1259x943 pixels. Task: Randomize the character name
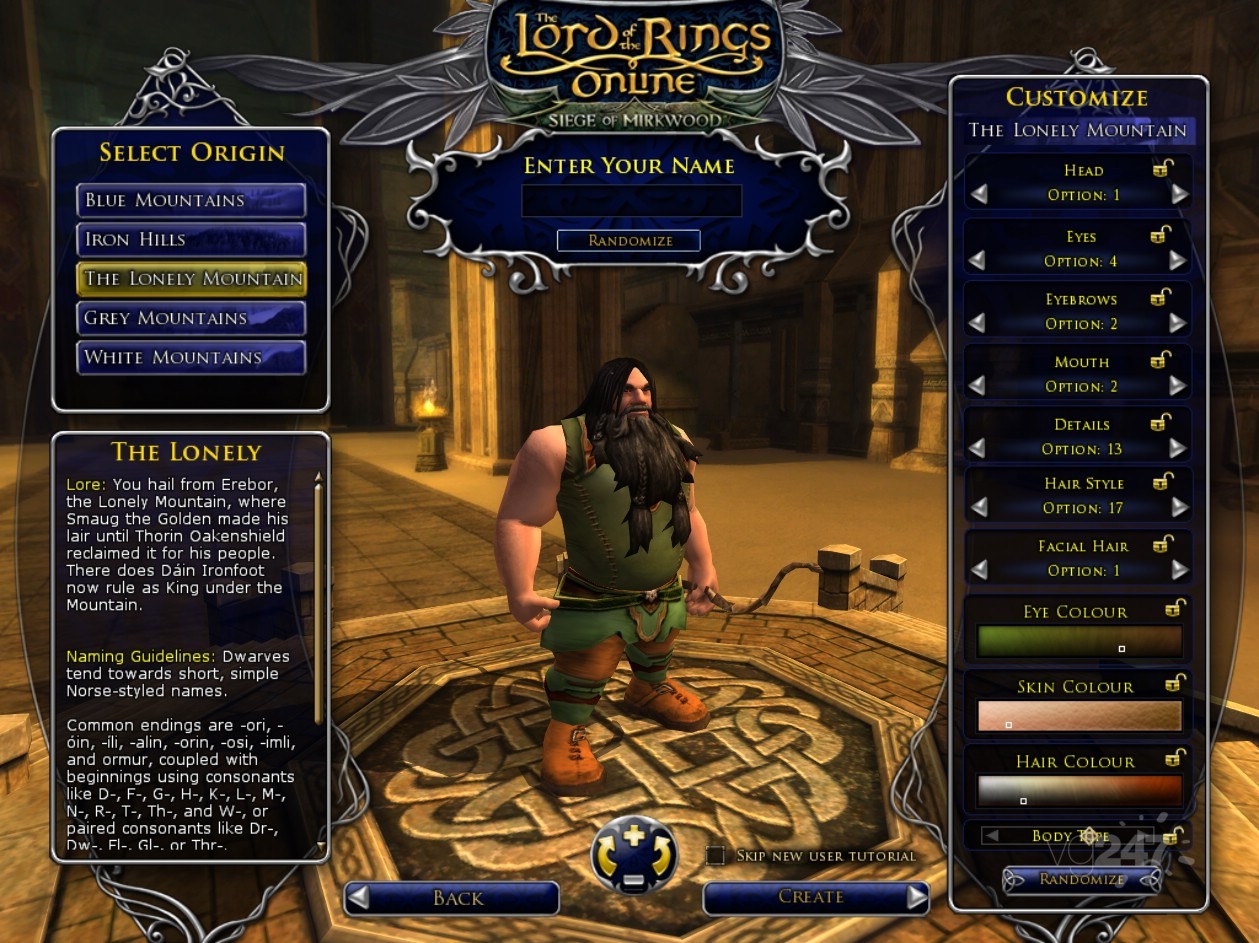(629, 241)
